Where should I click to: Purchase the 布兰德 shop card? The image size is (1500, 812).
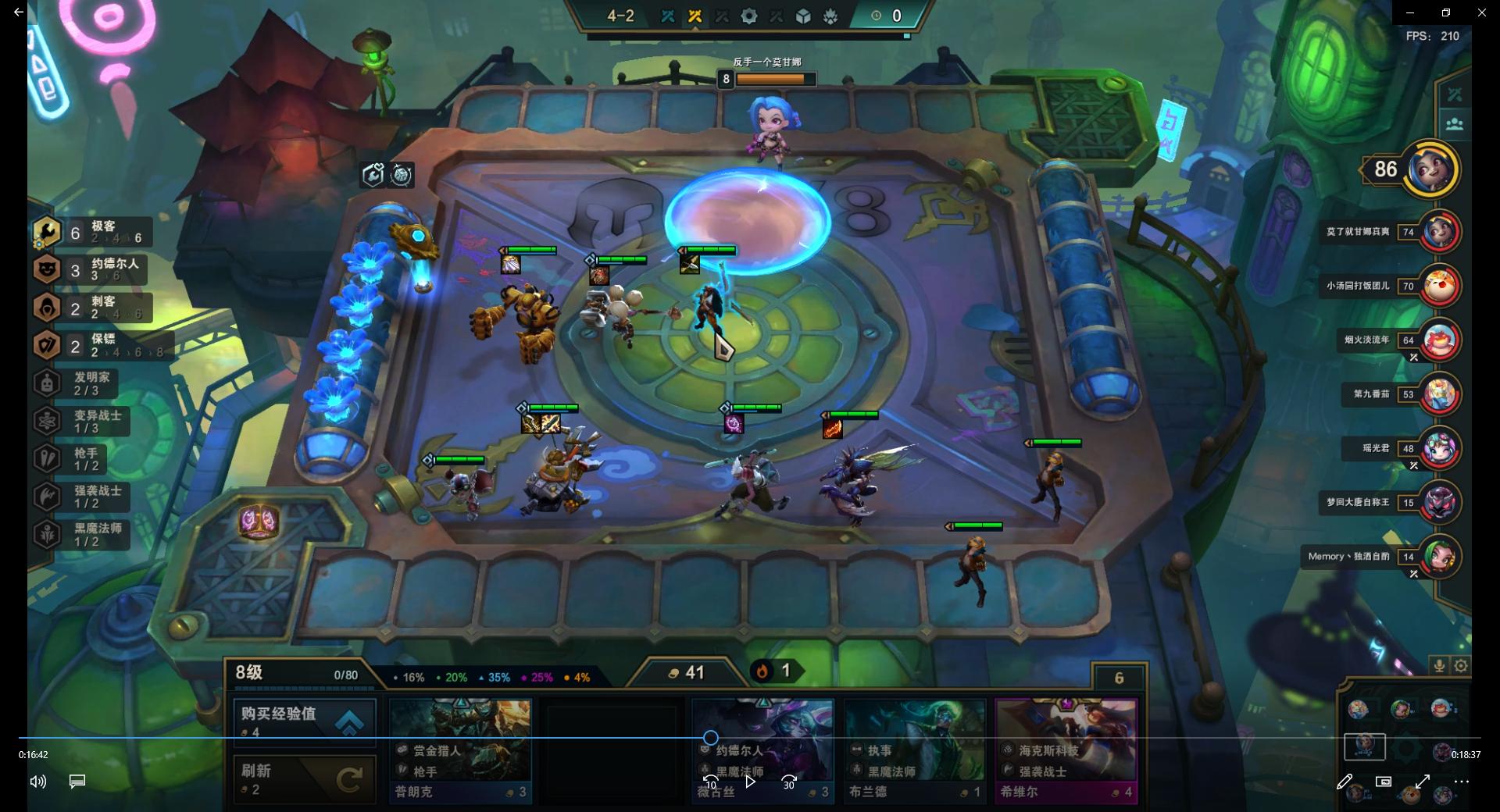click(914, 750)
